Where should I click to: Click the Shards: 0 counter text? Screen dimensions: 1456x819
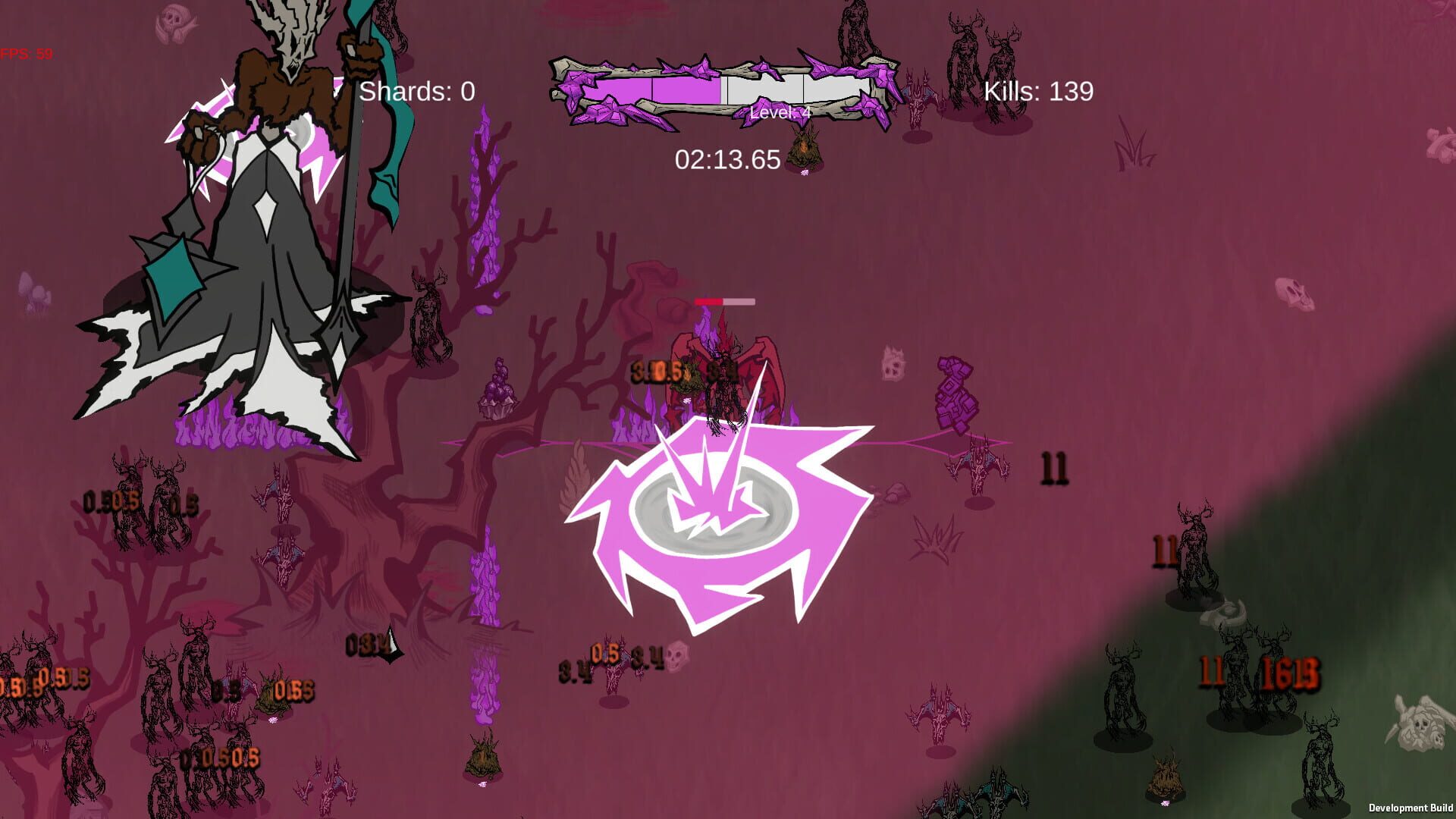point(416,93)
